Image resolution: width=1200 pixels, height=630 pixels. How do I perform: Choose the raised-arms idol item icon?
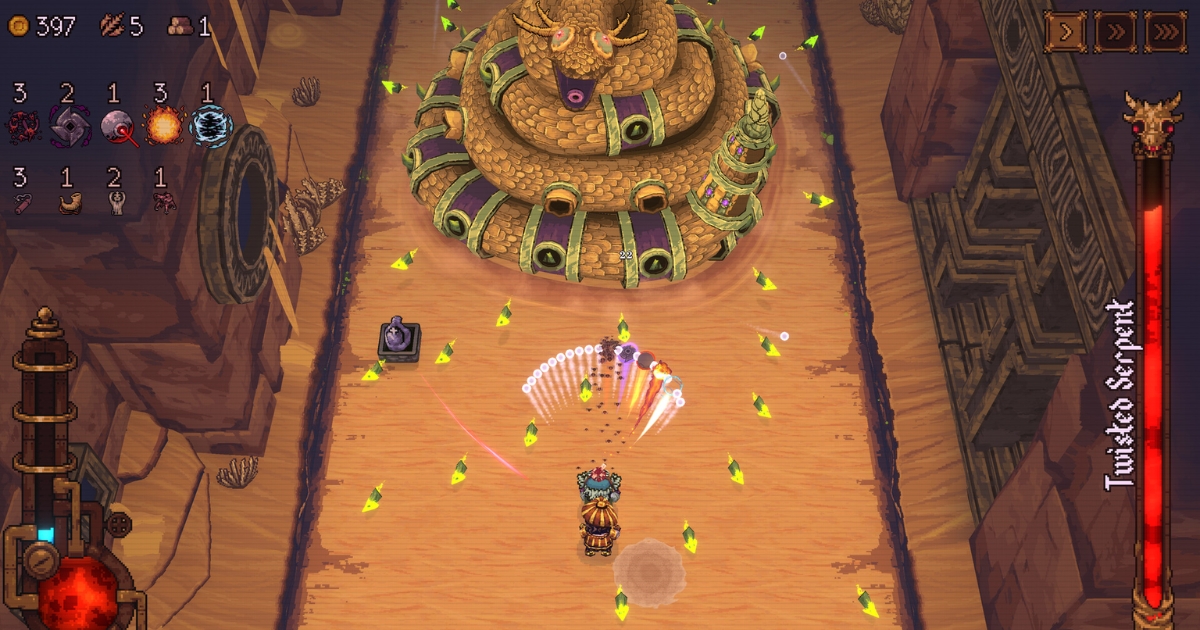116,202
